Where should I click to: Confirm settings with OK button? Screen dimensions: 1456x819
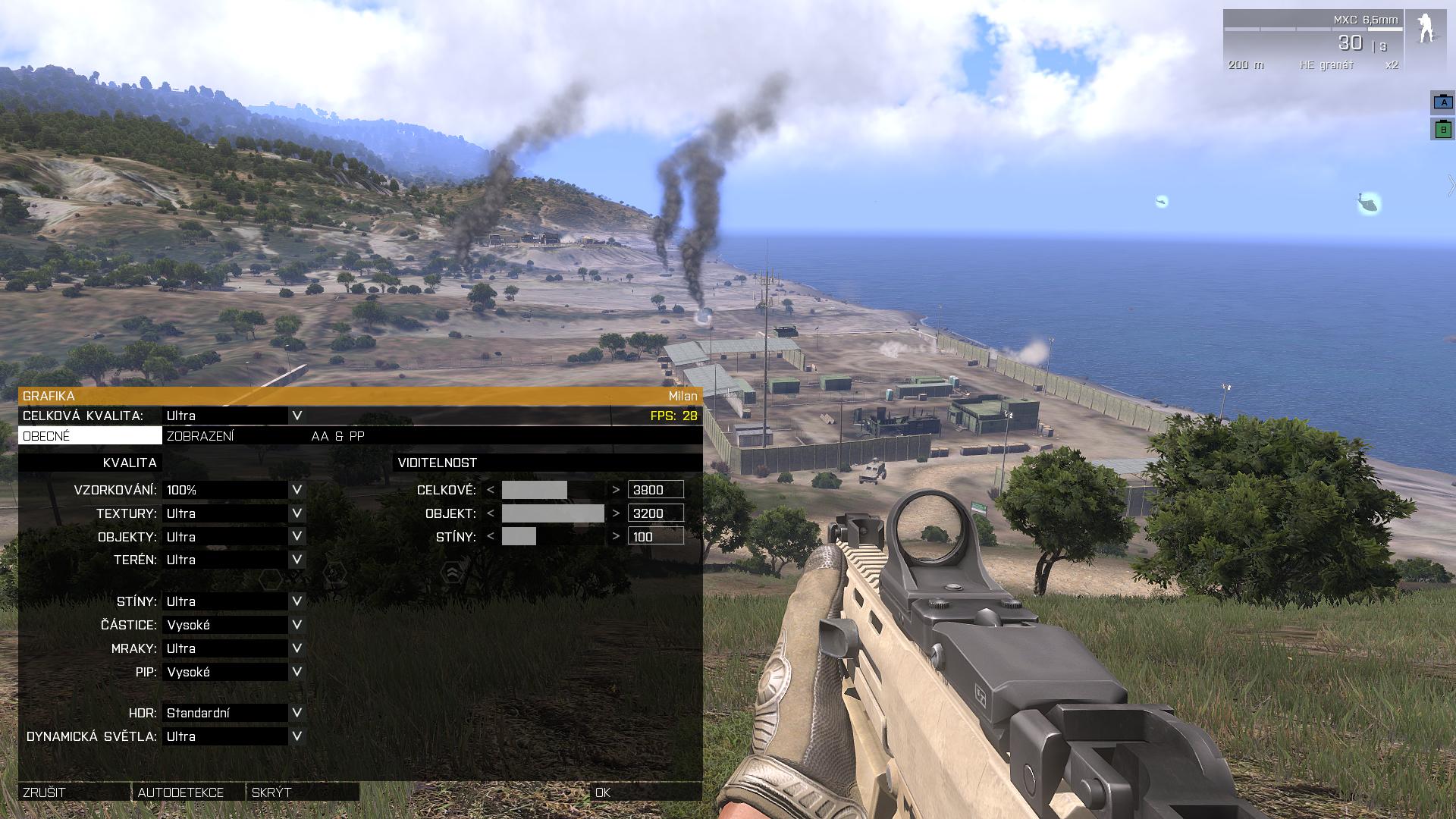point(645,792)
